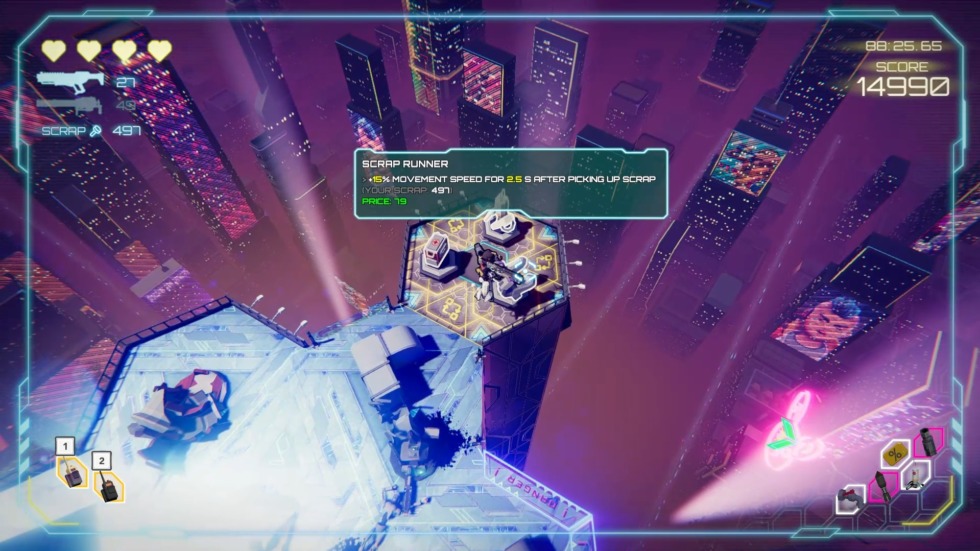
Task: Choose the red pipe valve upgrade icon
Action: coord(851,497)
